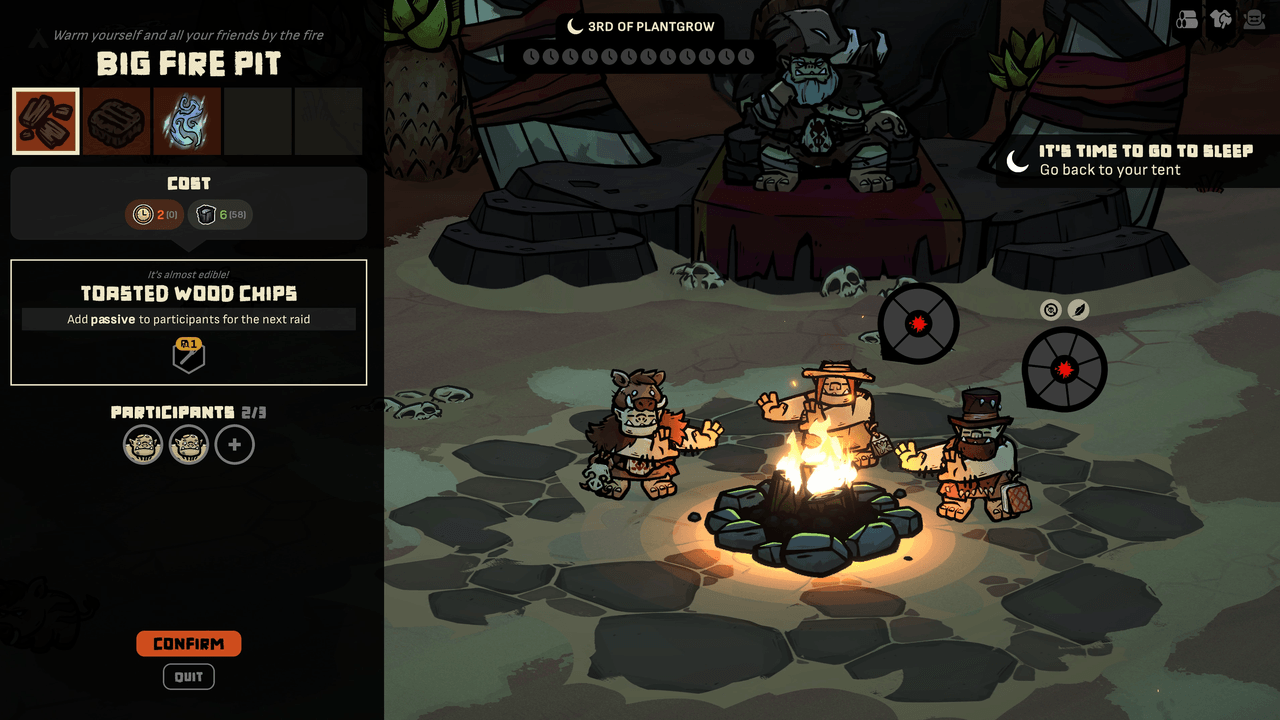
Task: Add a third participant with plus button
Action: [x=235, y=445]
